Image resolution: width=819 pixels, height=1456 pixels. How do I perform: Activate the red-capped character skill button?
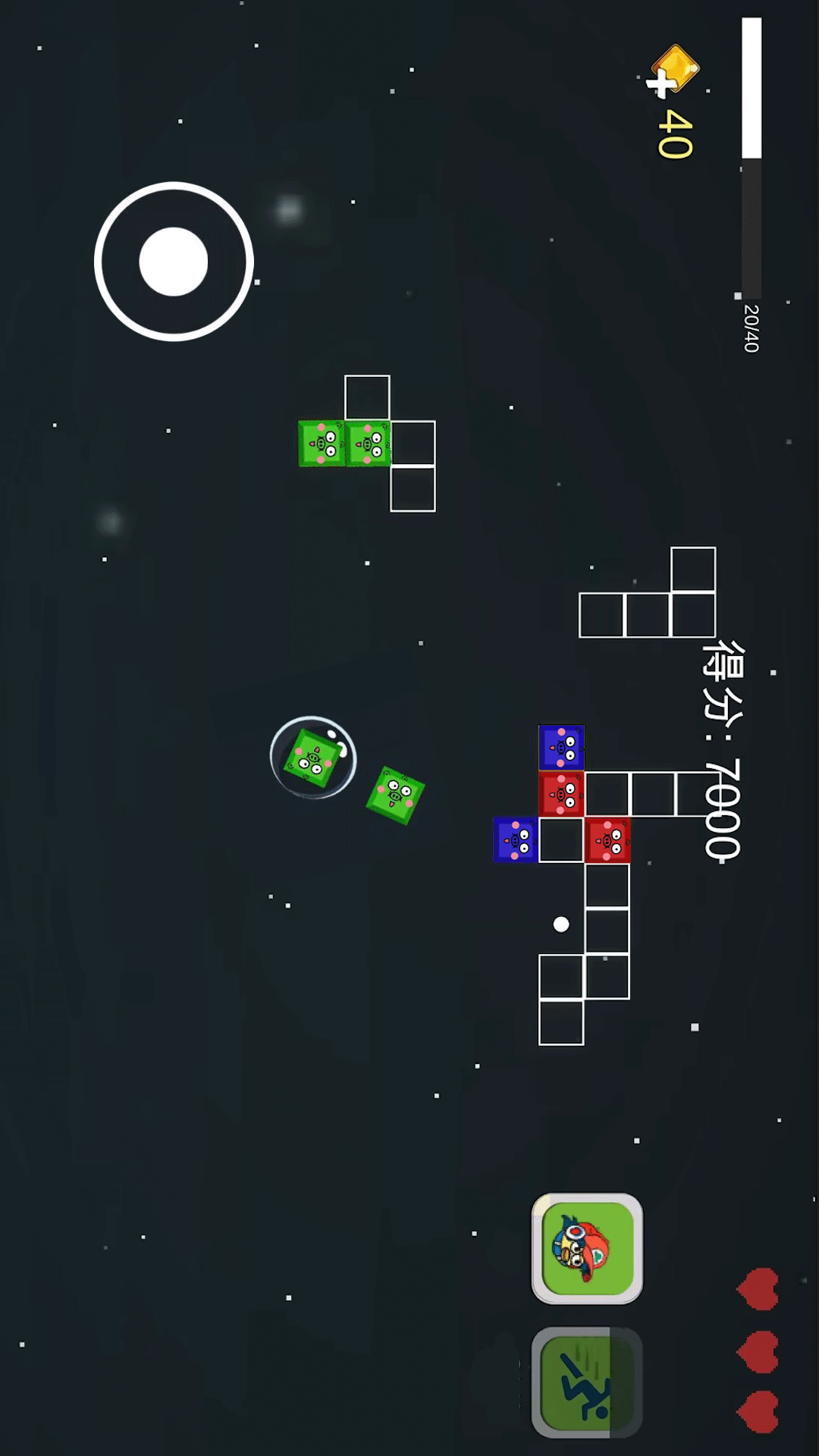587,1248
